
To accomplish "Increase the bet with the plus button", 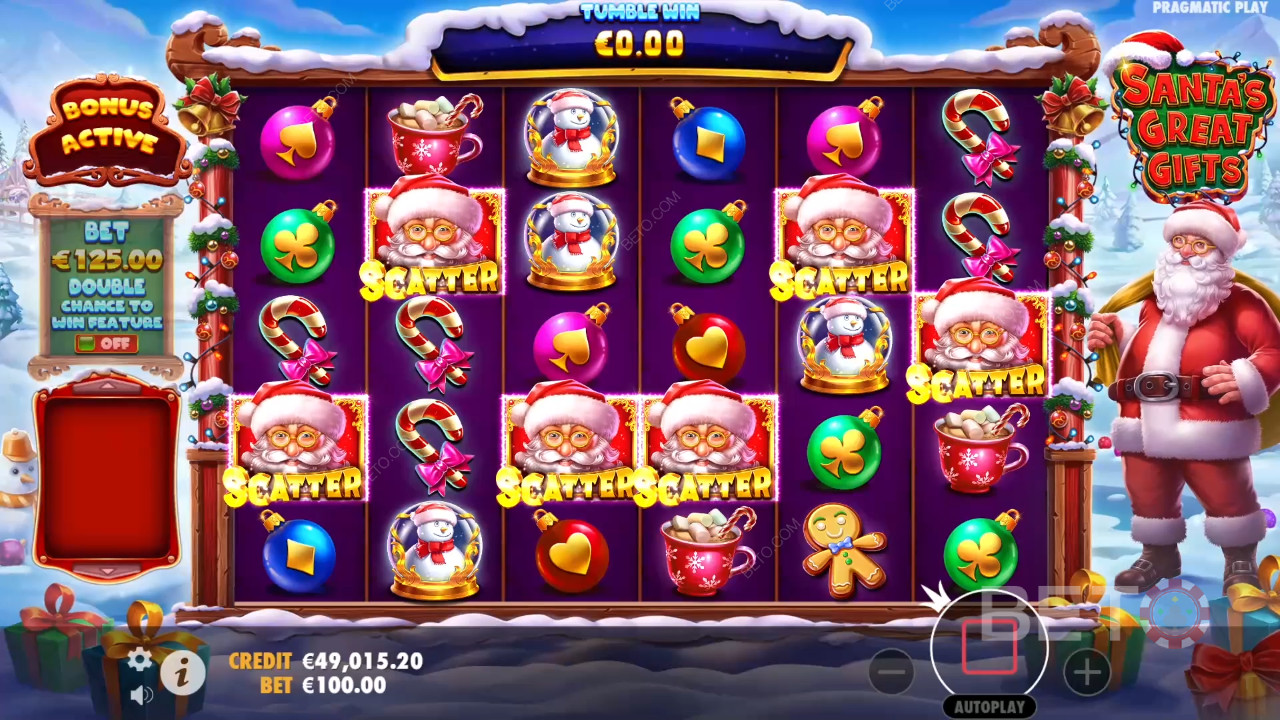I will pyautogui.click(x=1087, y=672).
